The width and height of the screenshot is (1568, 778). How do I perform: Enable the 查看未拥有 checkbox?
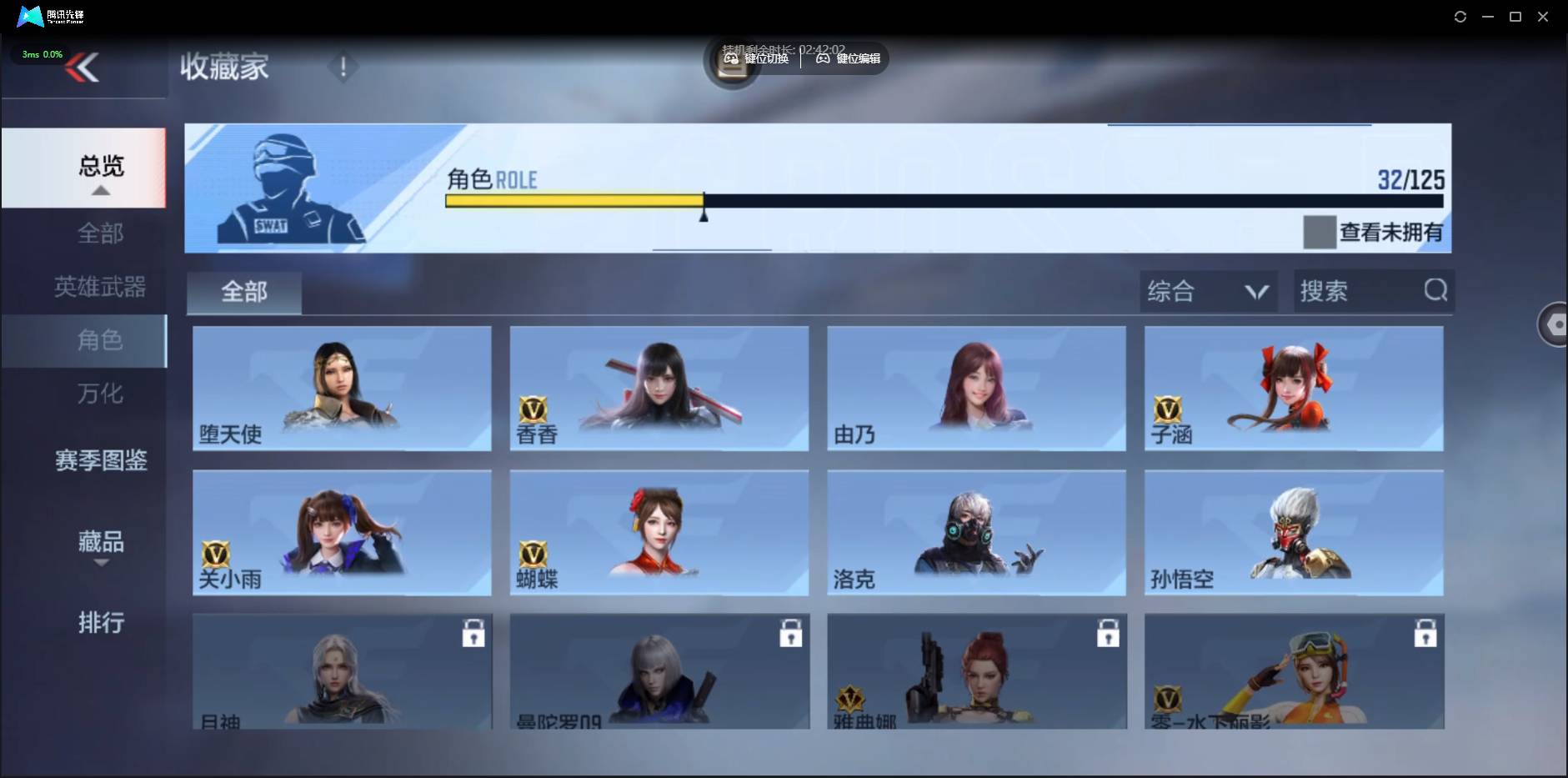(x=1318, y=233)
